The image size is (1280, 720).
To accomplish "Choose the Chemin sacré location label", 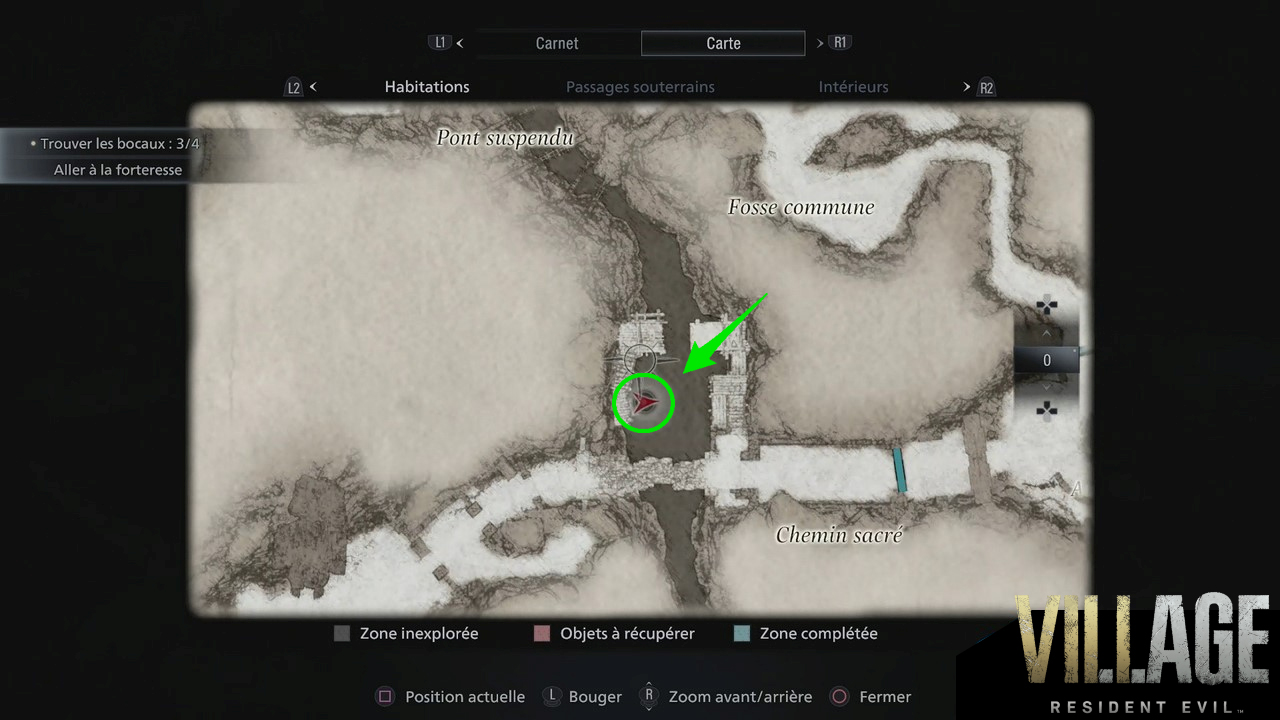I will (x=839, y=535).
